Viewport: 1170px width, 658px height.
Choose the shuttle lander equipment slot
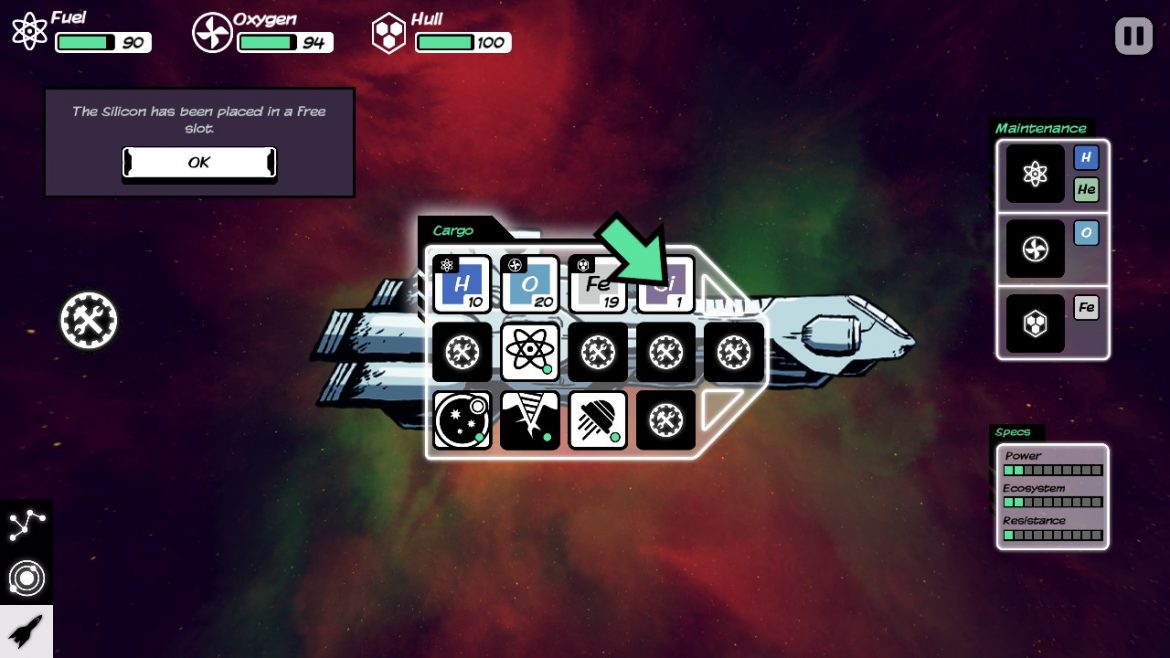597,420
